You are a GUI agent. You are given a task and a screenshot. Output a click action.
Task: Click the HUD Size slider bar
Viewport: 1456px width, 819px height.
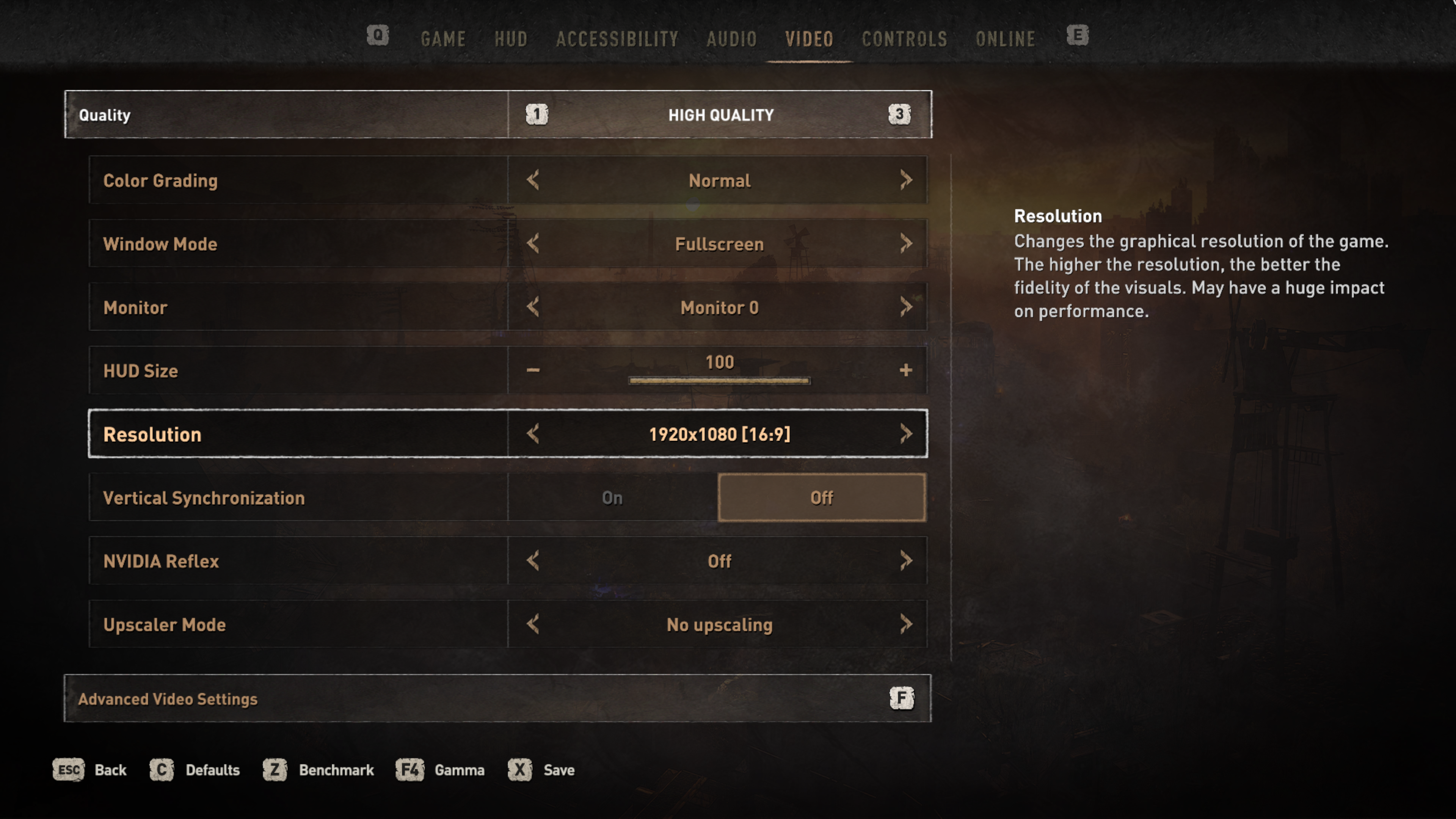719,381
